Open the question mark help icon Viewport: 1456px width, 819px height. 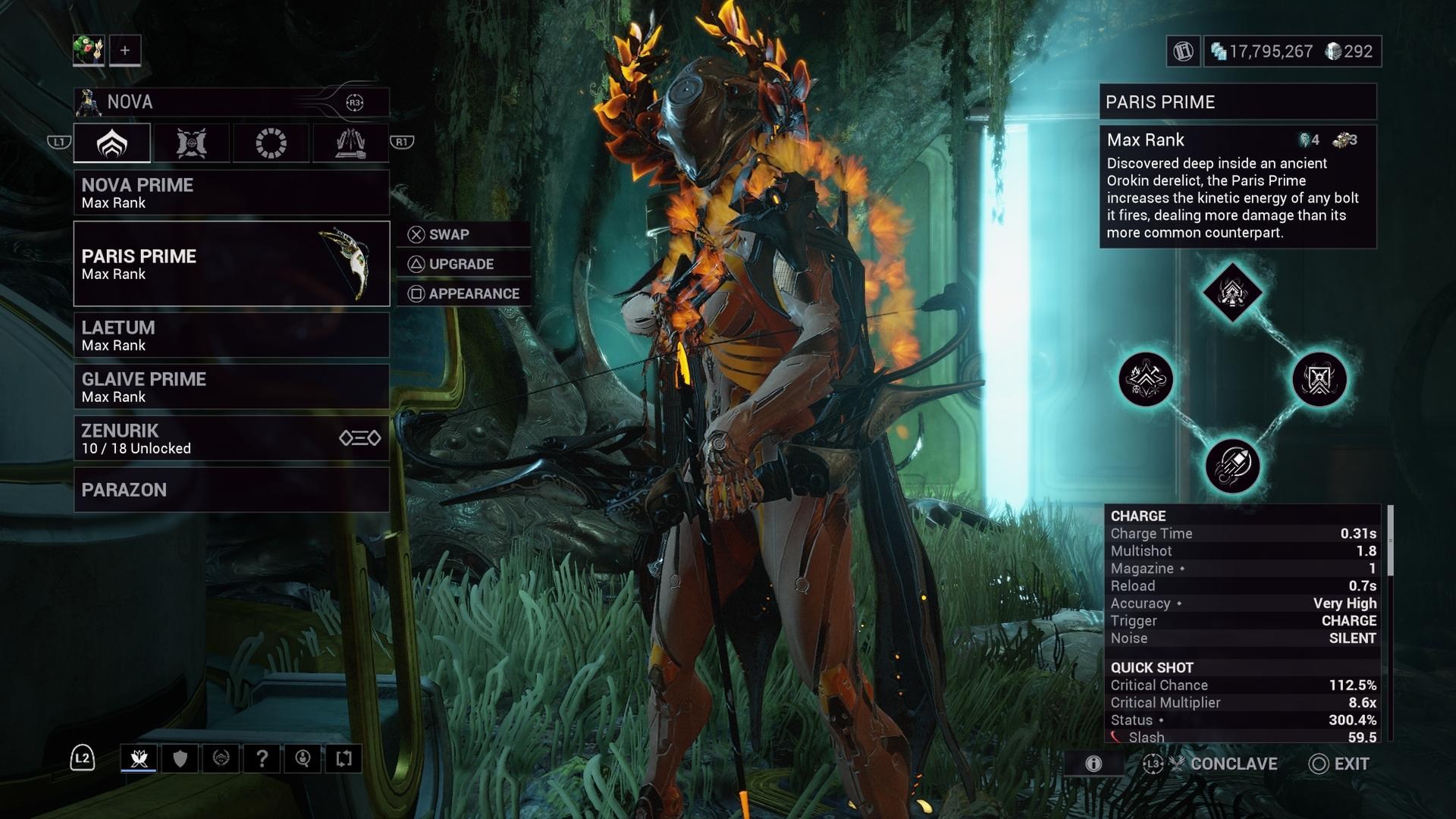[x=262, y=758]
